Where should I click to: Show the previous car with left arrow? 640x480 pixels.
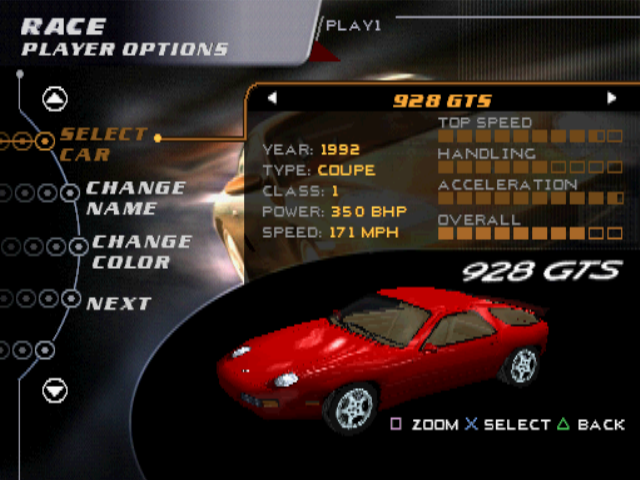coord(272,99)
